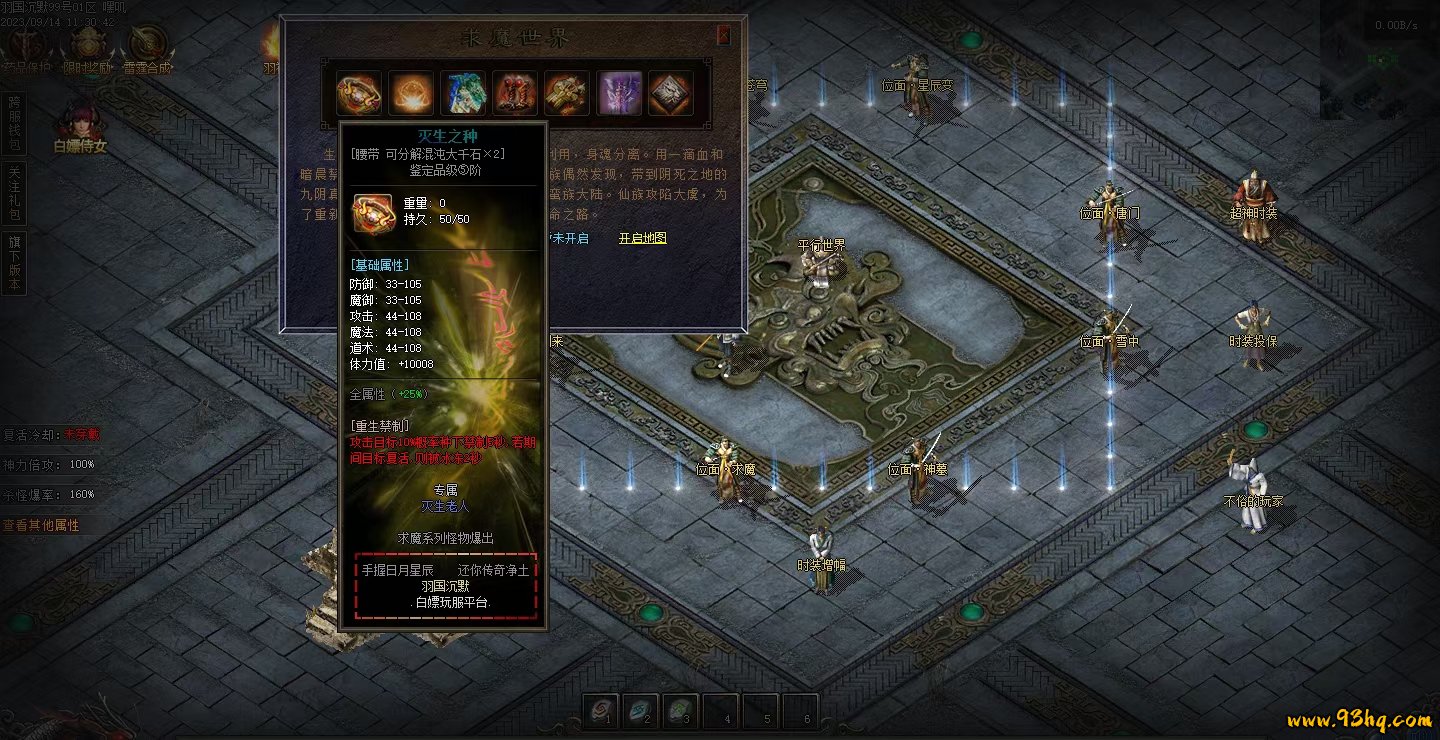Select the grey diamond-shaped item icon

coord(671,93)
